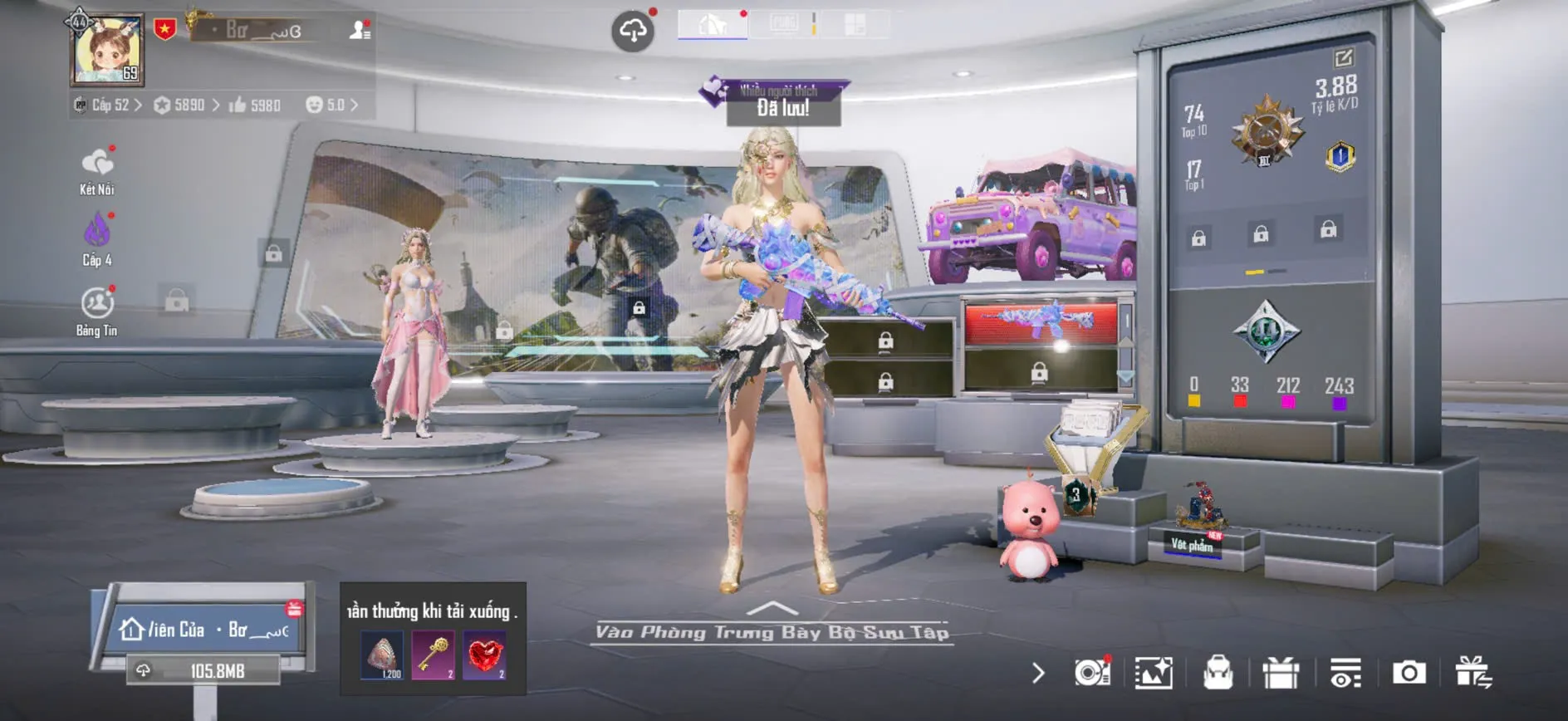Screen dimensions: 1568x721
Task: Expand the bottom toolbar arrow
Action: (x=1038, y=673)
